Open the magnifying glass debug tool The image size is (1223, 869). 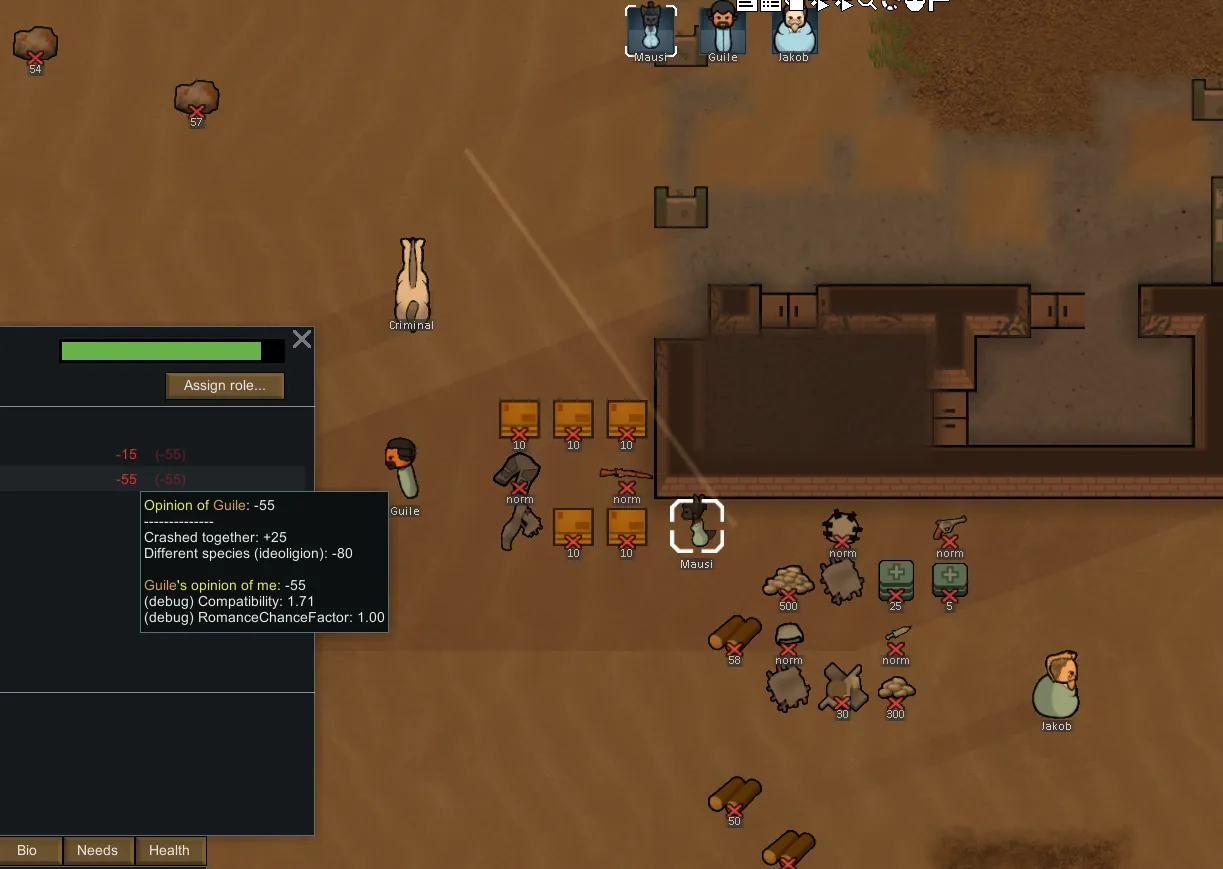[x=866, y=4]
